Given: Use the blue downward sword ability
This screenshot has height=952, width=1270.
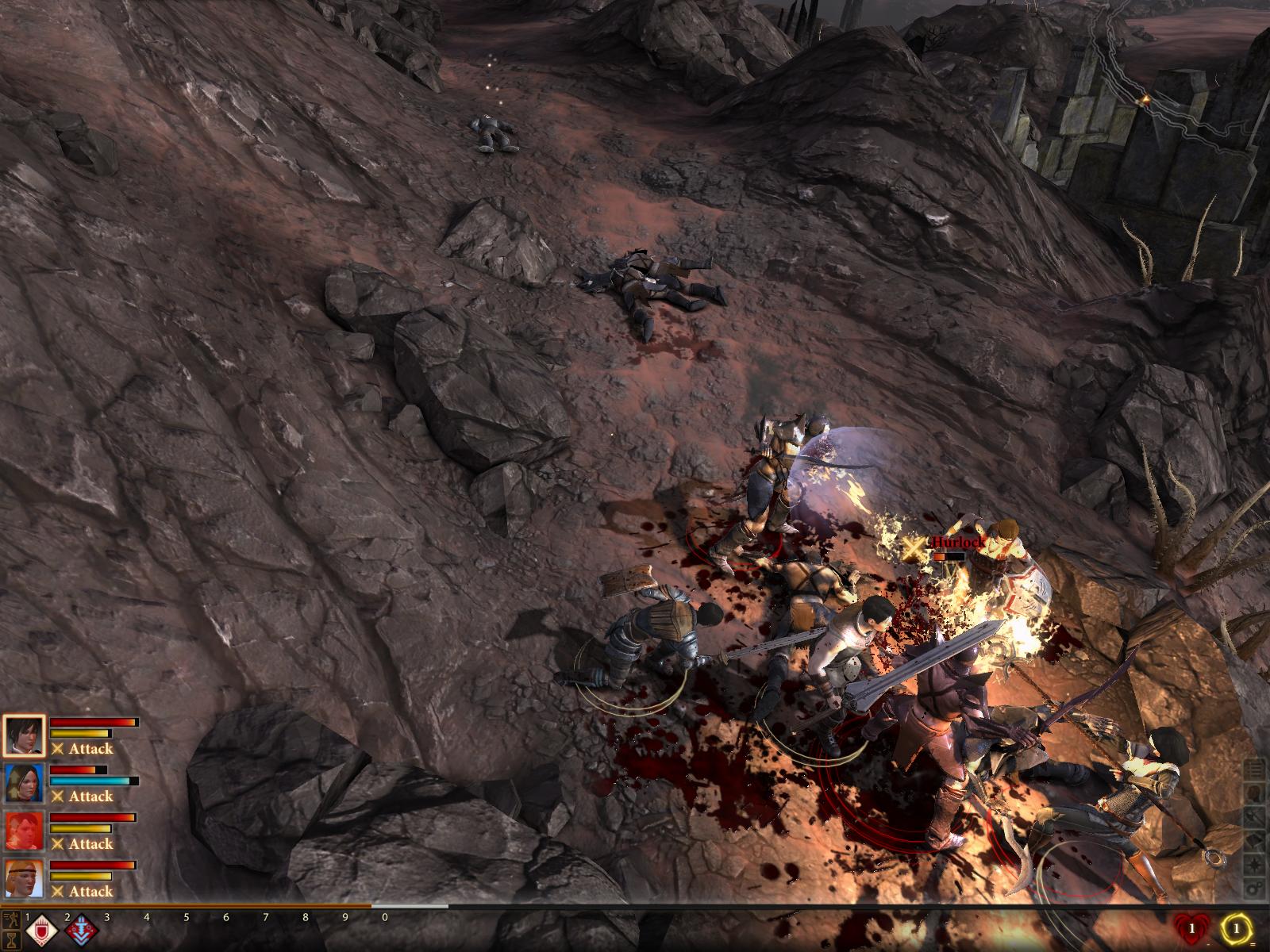Looking at the screenshot, I should 80,931.
